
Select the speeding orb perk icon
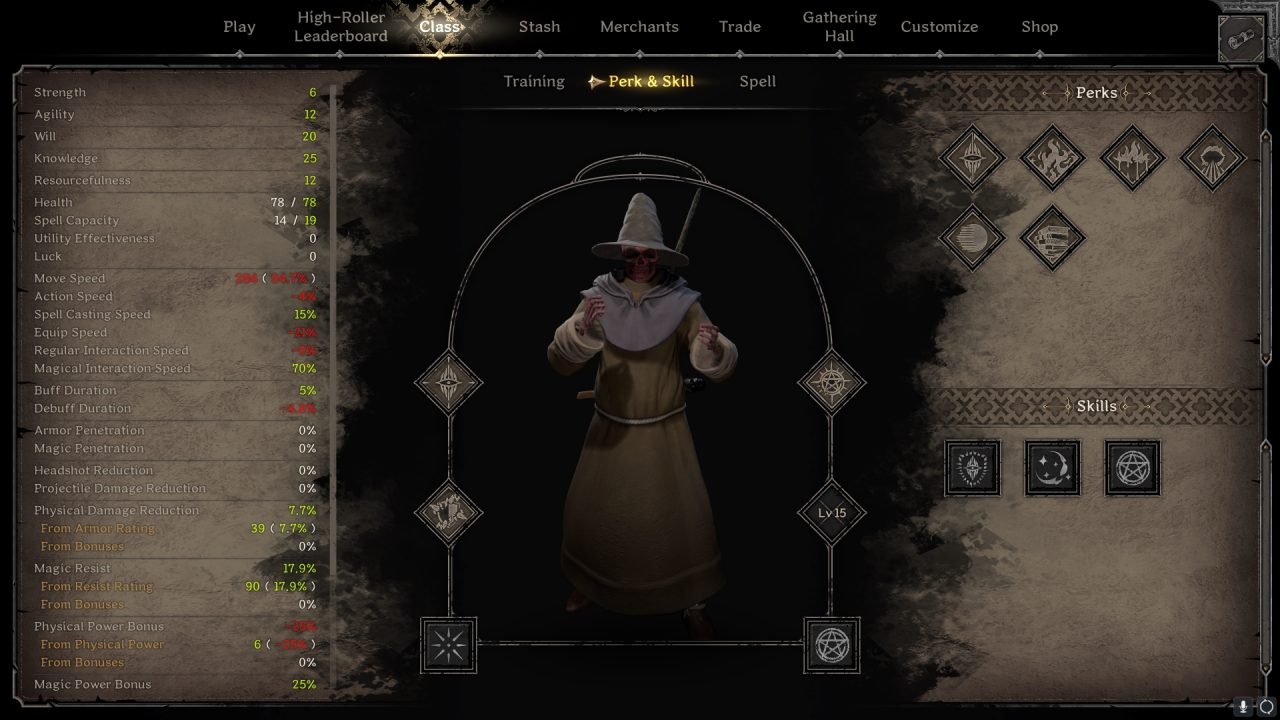(971, 238)
